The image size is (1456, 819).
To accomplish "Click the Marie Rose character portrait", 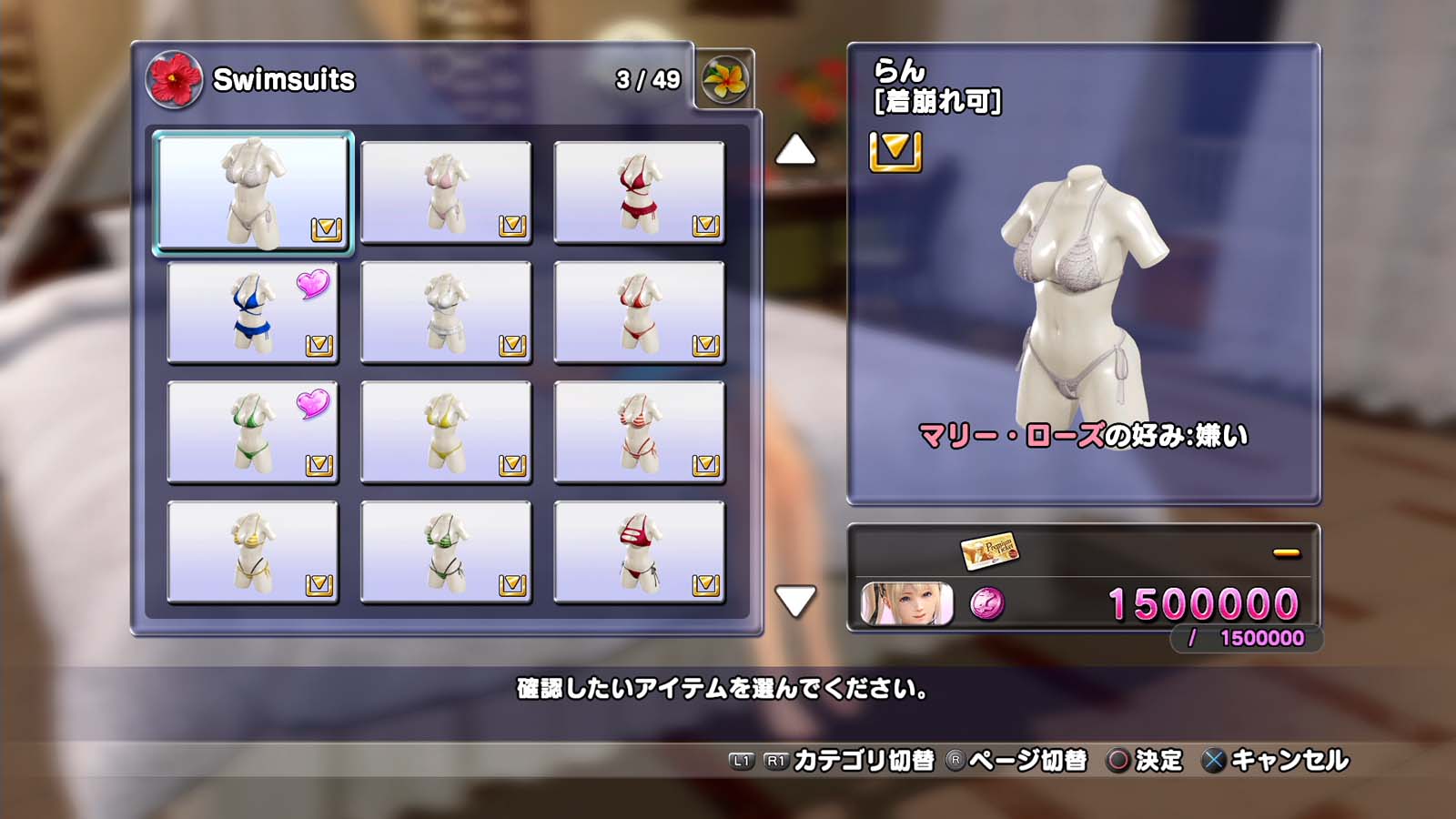I will coord(906,604).
